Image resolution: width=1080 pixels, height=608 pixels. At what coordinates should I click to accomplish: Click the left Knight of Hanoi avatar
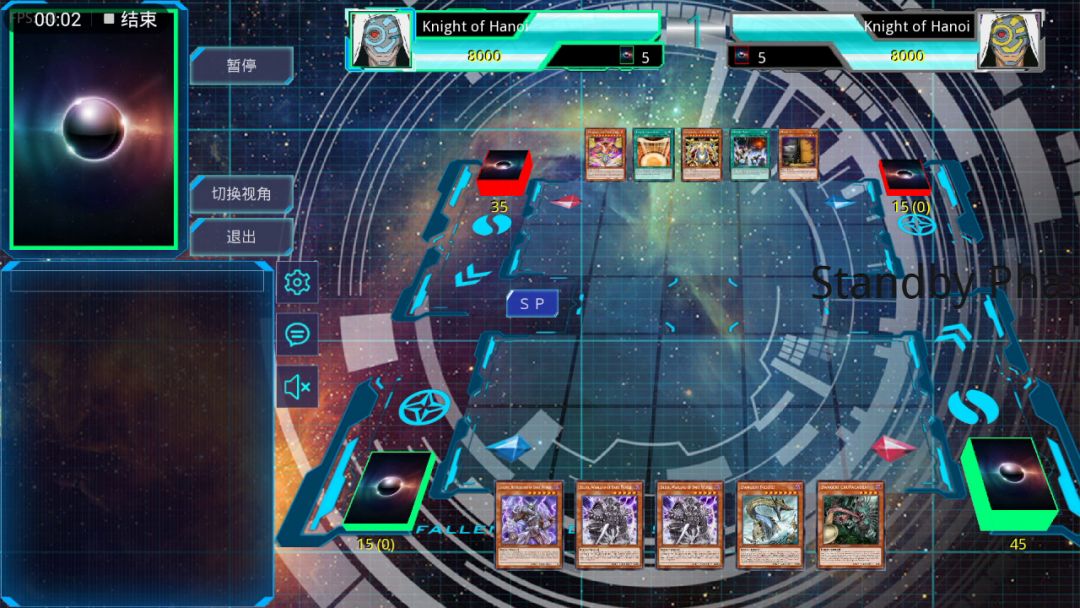[x=381, y=40]
